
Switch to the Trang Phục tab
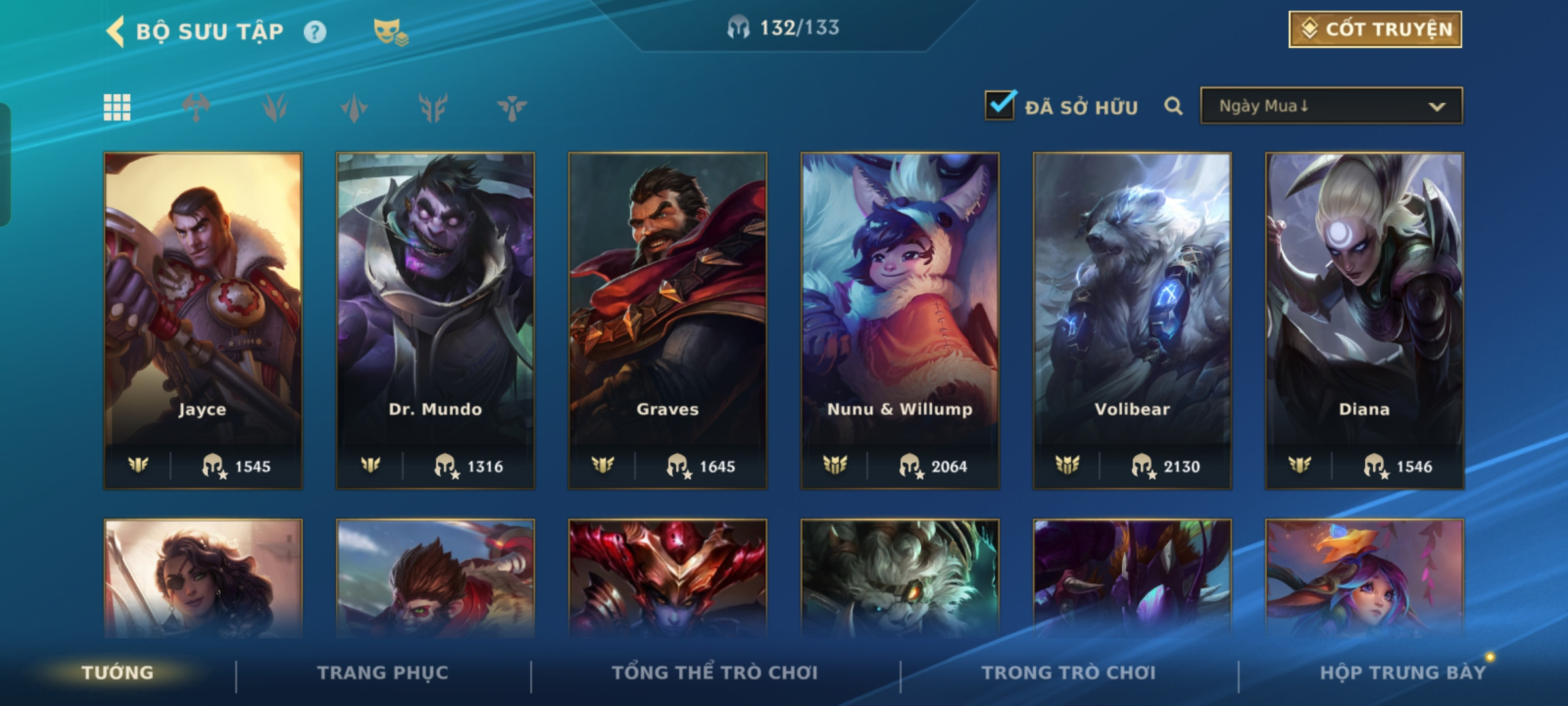click(x=383, y=673)
